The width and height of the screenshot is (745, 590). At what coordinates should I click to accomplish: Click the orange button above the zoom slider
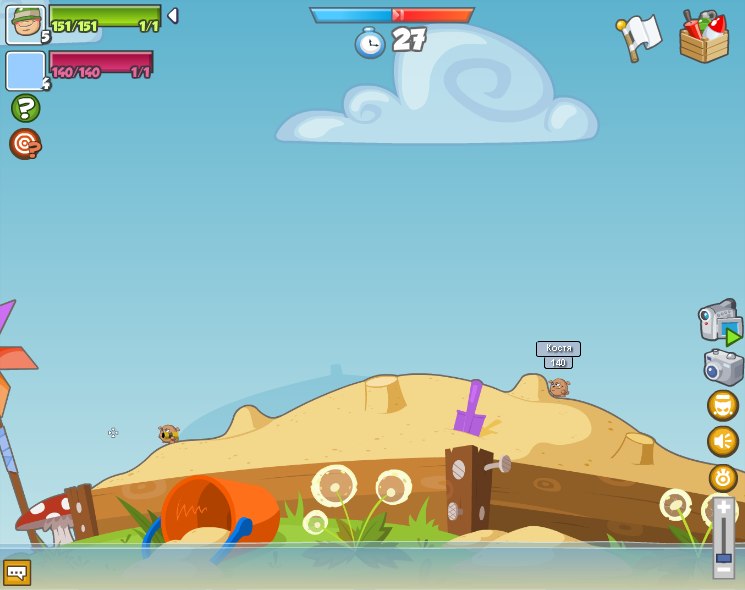click(x=723, y=477)
